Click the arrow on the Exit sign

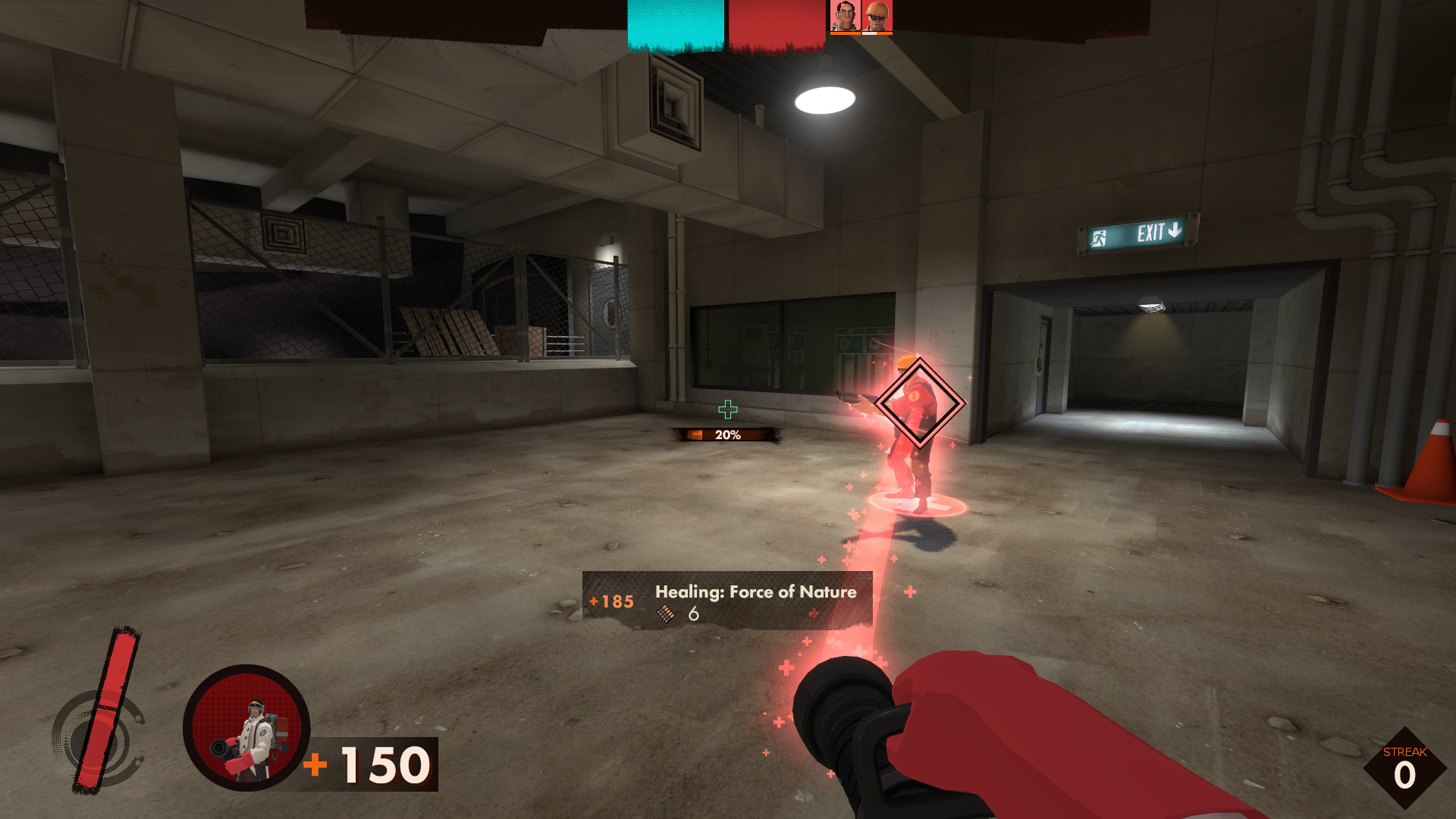(1175, 230)
